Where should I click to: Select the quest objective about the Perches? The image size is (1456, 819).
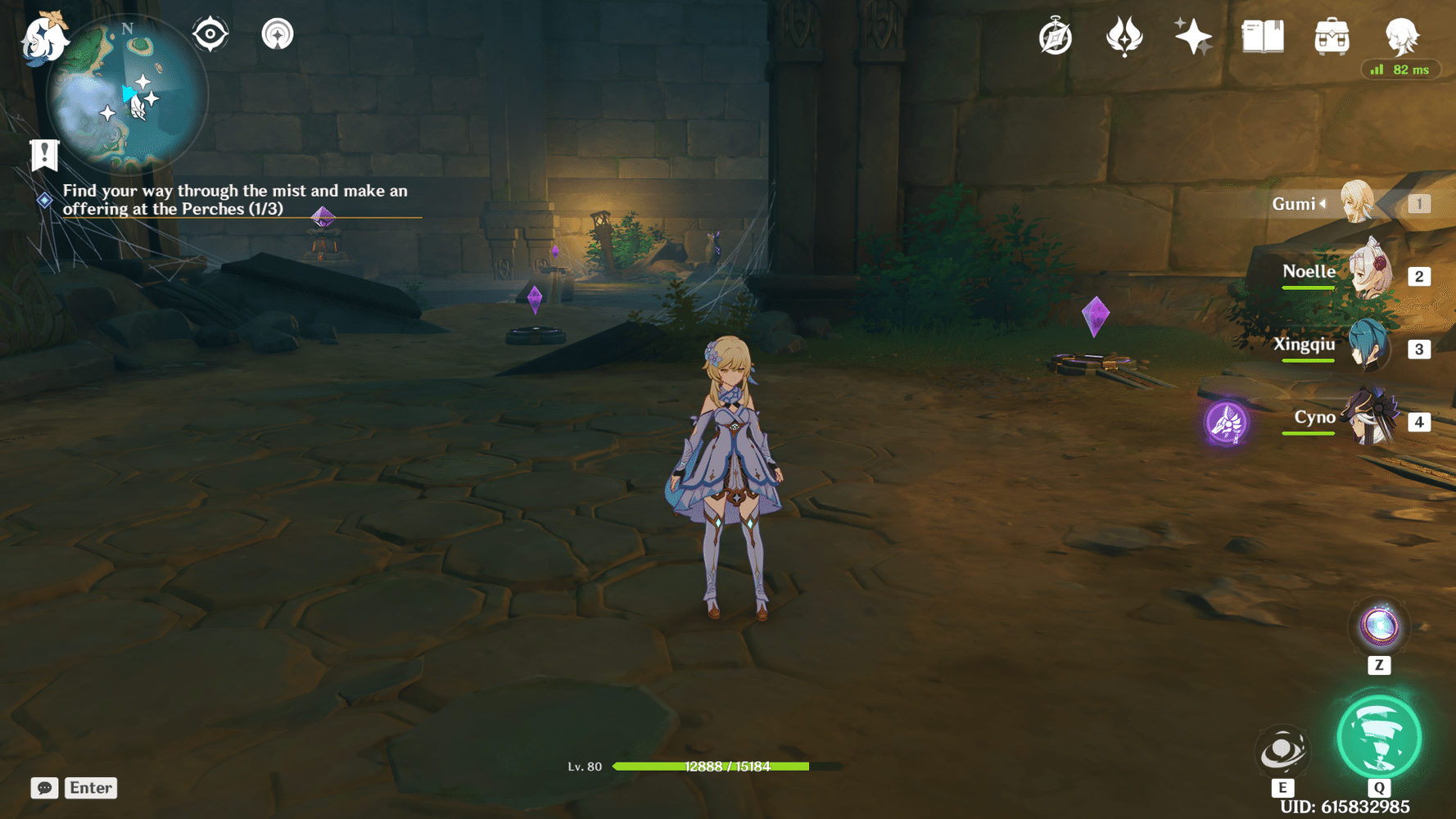click(237, 200)
